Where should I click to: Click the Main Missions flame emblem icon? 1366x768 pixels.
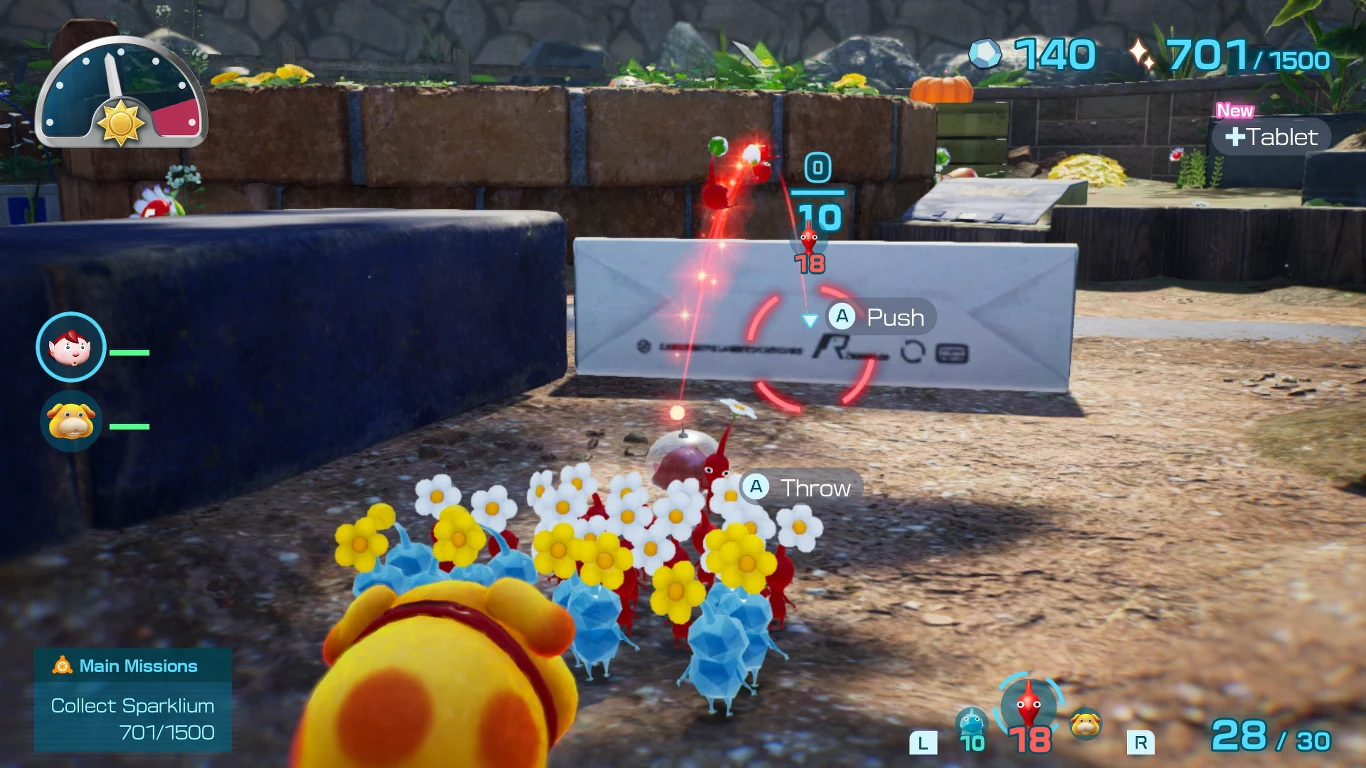click(x=60, y=665)
